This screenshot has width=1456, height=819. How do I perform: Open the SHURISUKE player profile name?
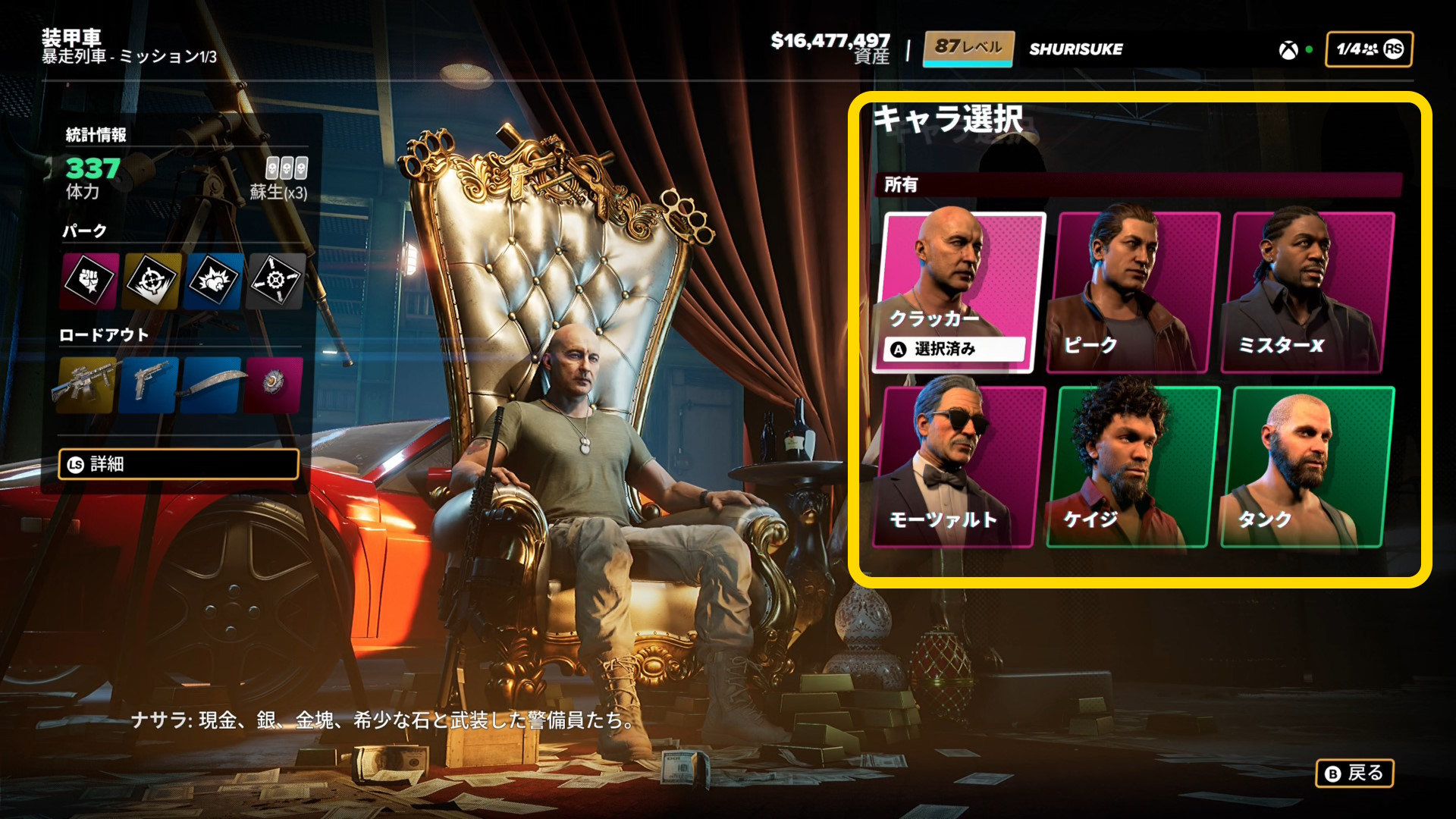coord(1075,49)
